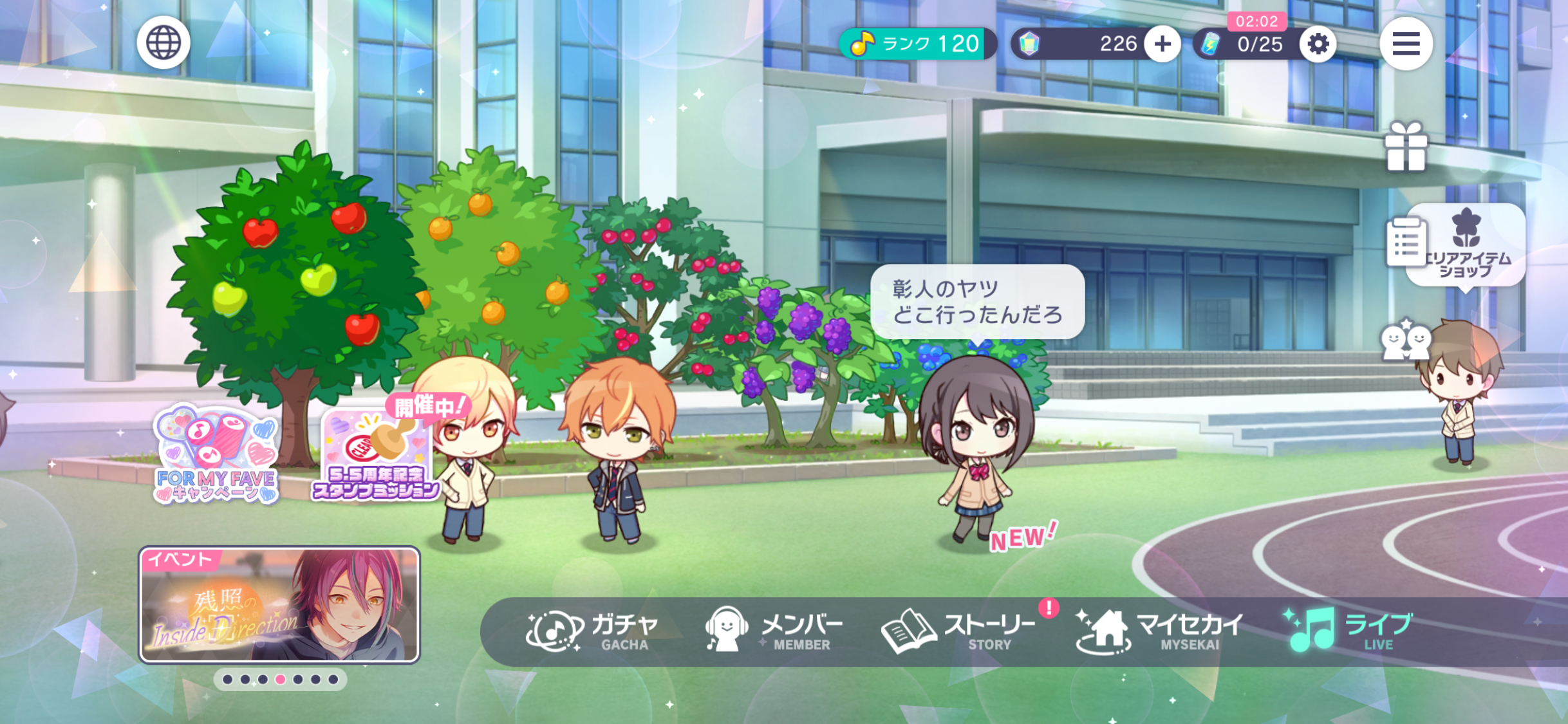
Task: Enter the MySekai menu
Action: point(1160,631)
